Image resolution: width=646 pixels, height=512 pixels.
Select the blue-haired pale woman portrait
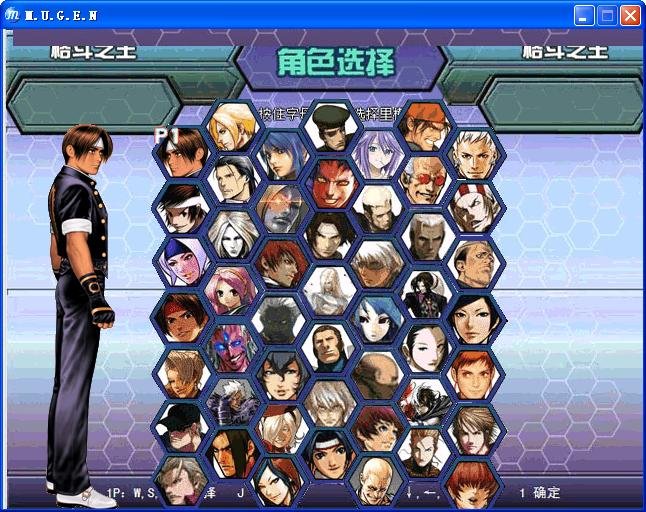pyautogui.click(x=377, y=318)
